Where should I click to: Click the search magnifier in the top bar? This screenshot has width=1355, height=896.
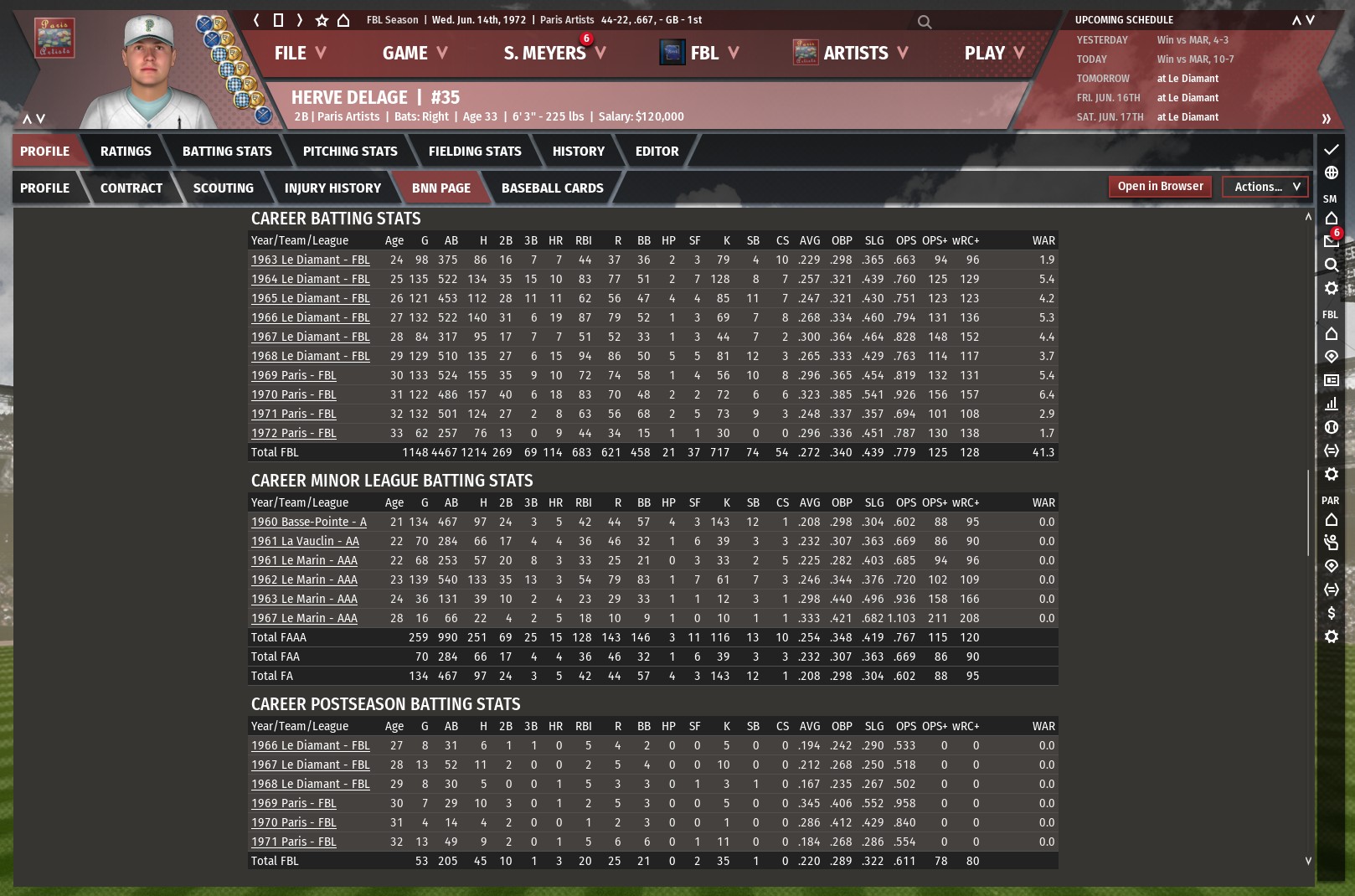tap(925, 21)
